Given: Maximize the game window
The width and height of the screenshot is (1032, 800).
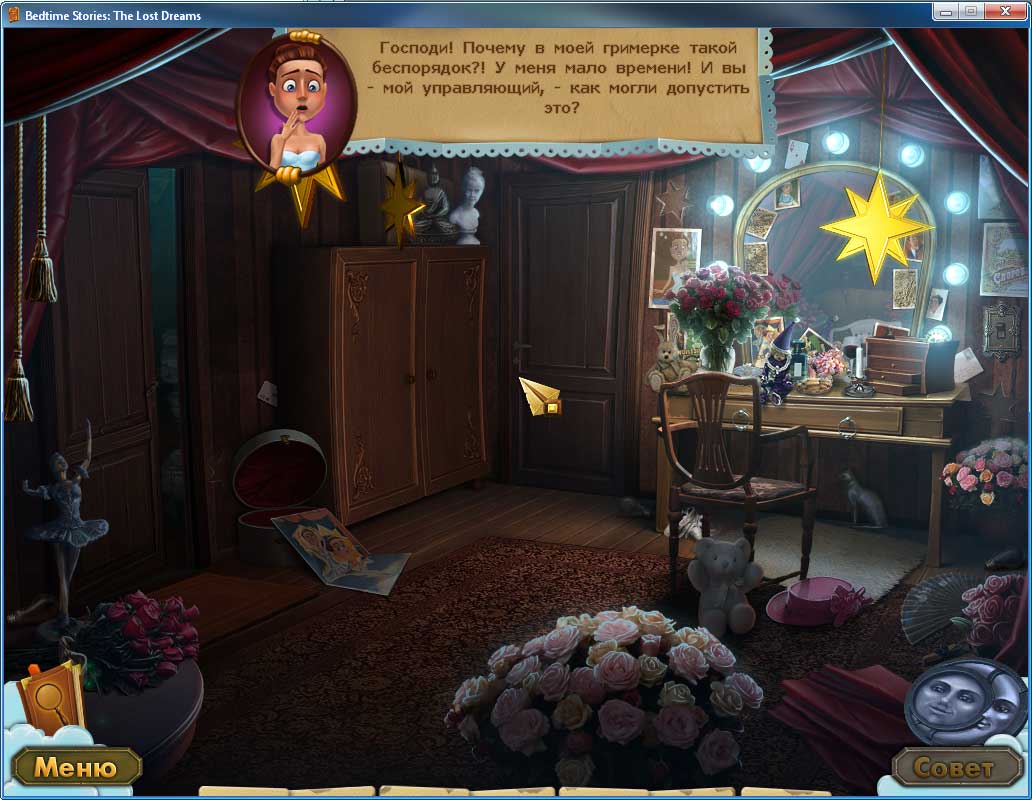Looking at the screenshot, I should coord(971,11).
